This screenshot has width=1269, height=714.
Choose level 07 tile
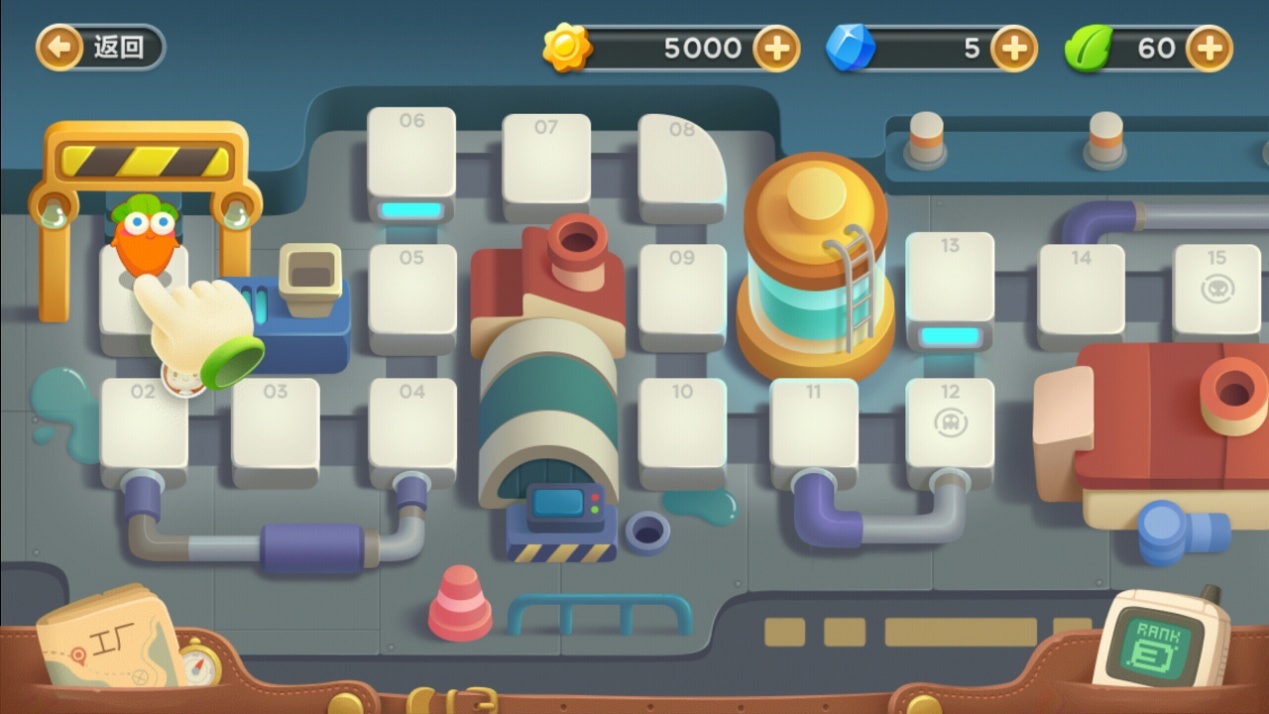546,161
